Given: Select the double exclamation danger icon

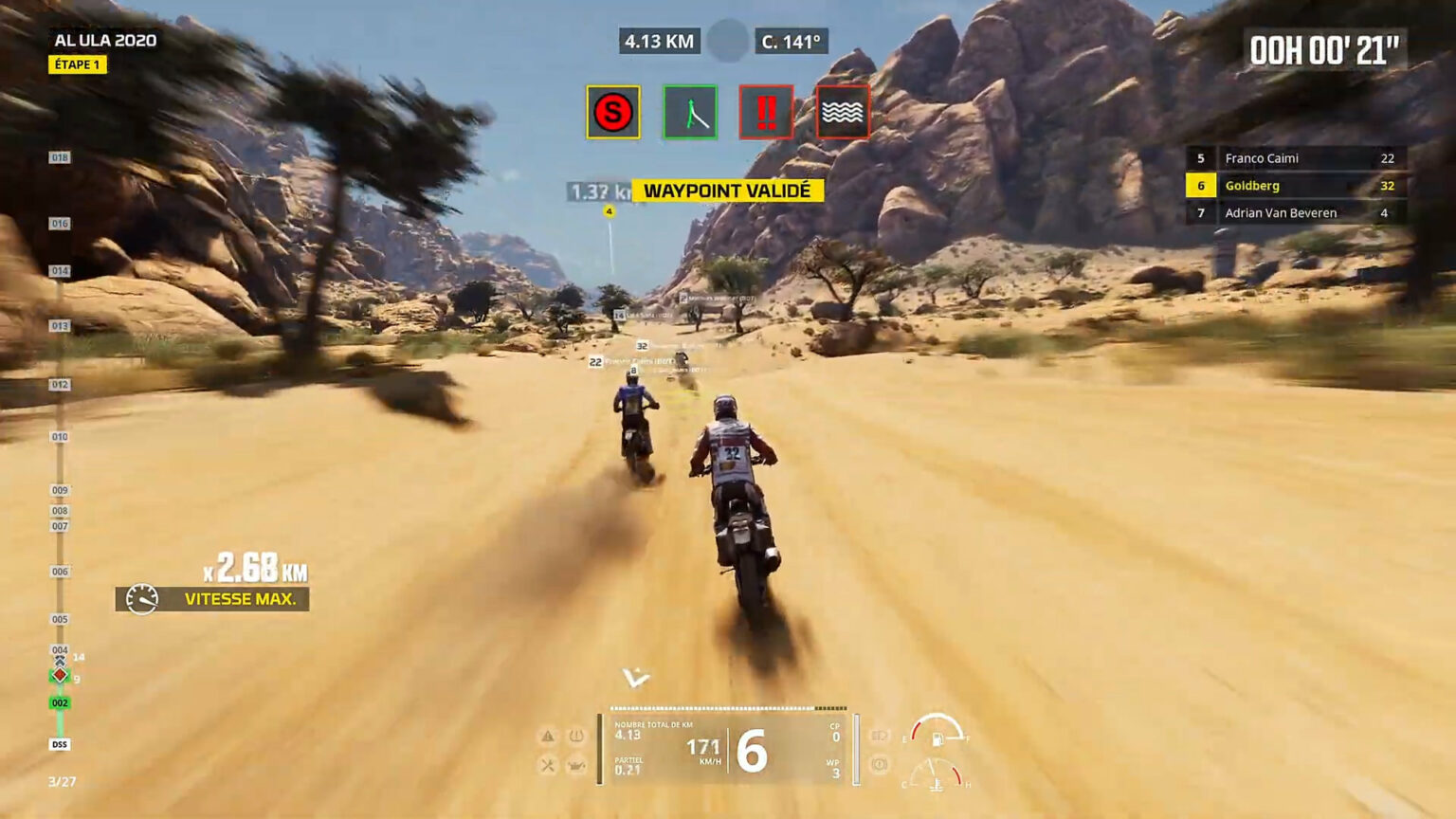Looking at the screenshot, I should [766, 111].
